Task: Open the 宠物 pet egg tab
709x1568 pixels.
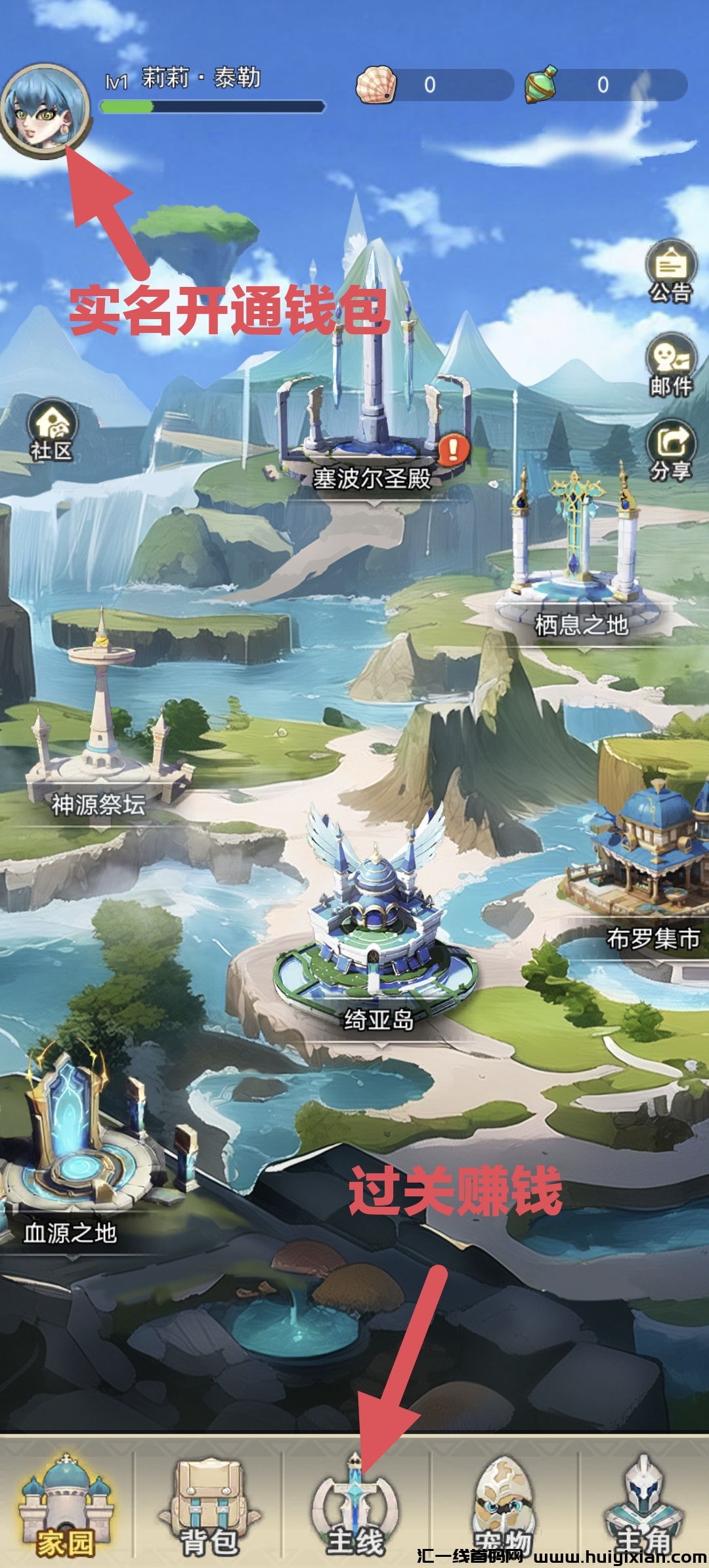Action: (x=504, y=1510)
